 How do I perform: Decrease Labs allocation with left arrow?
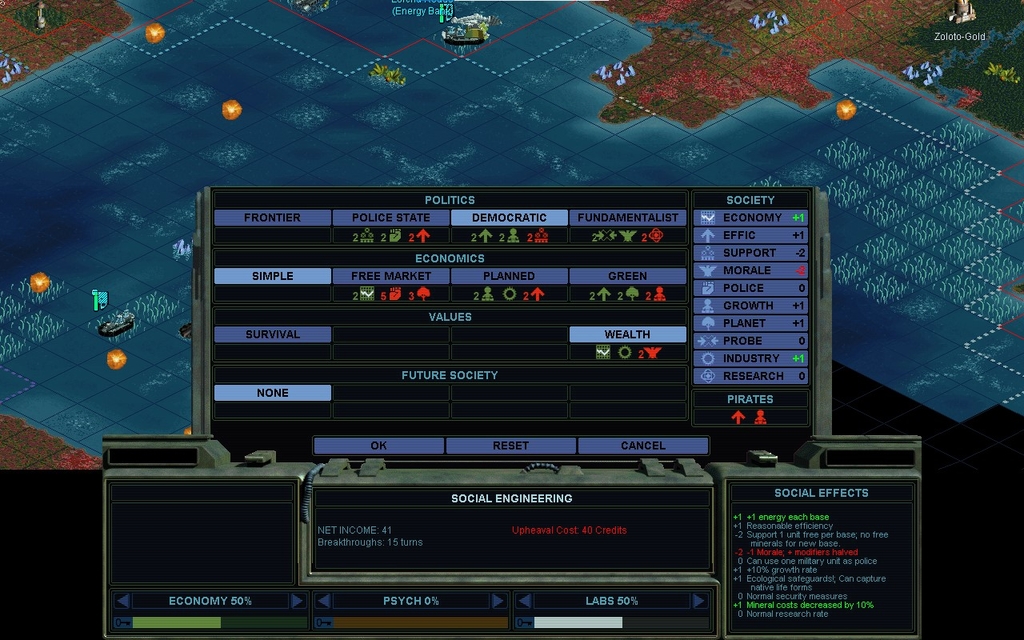523,601
